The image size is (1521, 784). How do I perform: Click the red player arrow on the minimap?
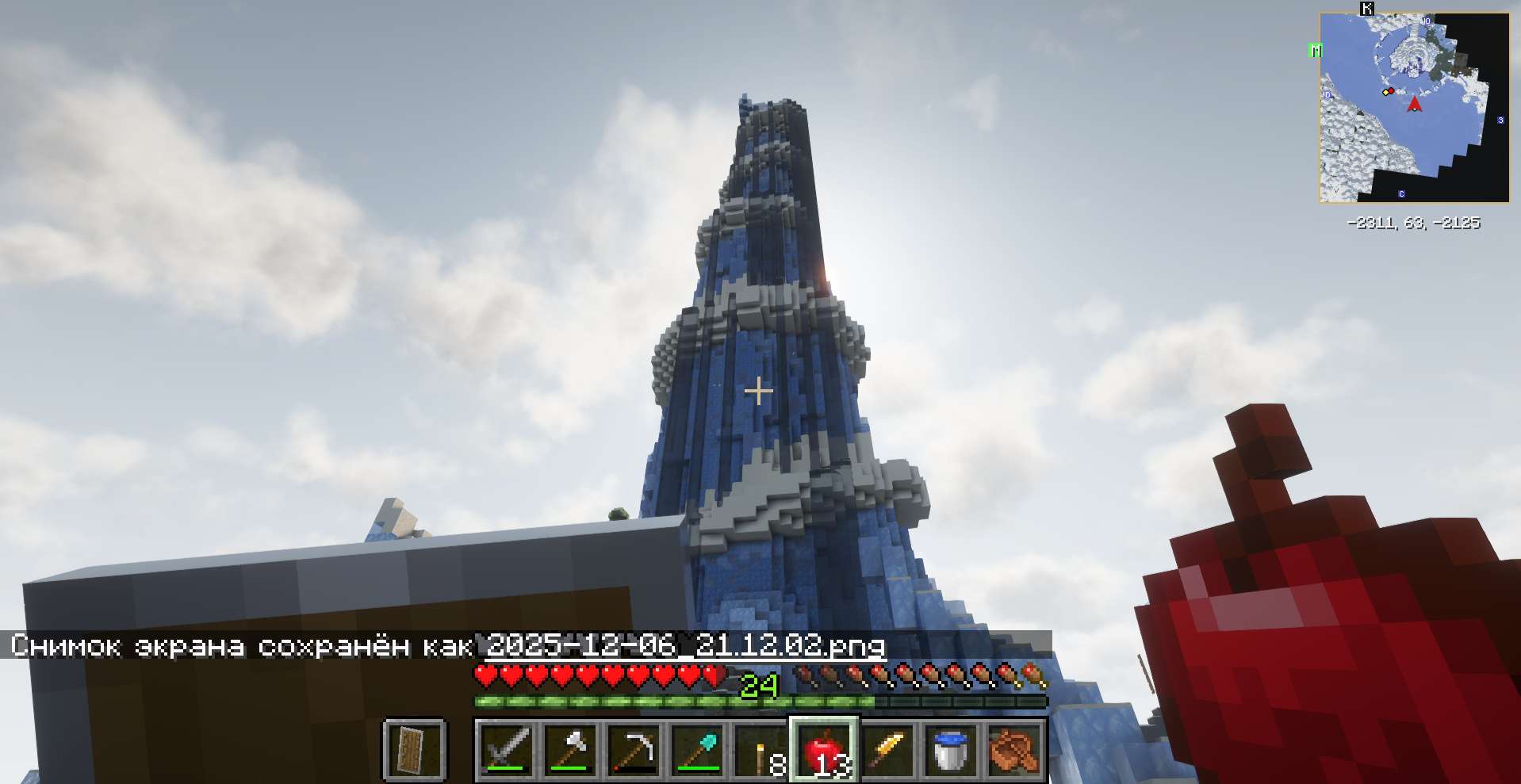pos(1414,103)
